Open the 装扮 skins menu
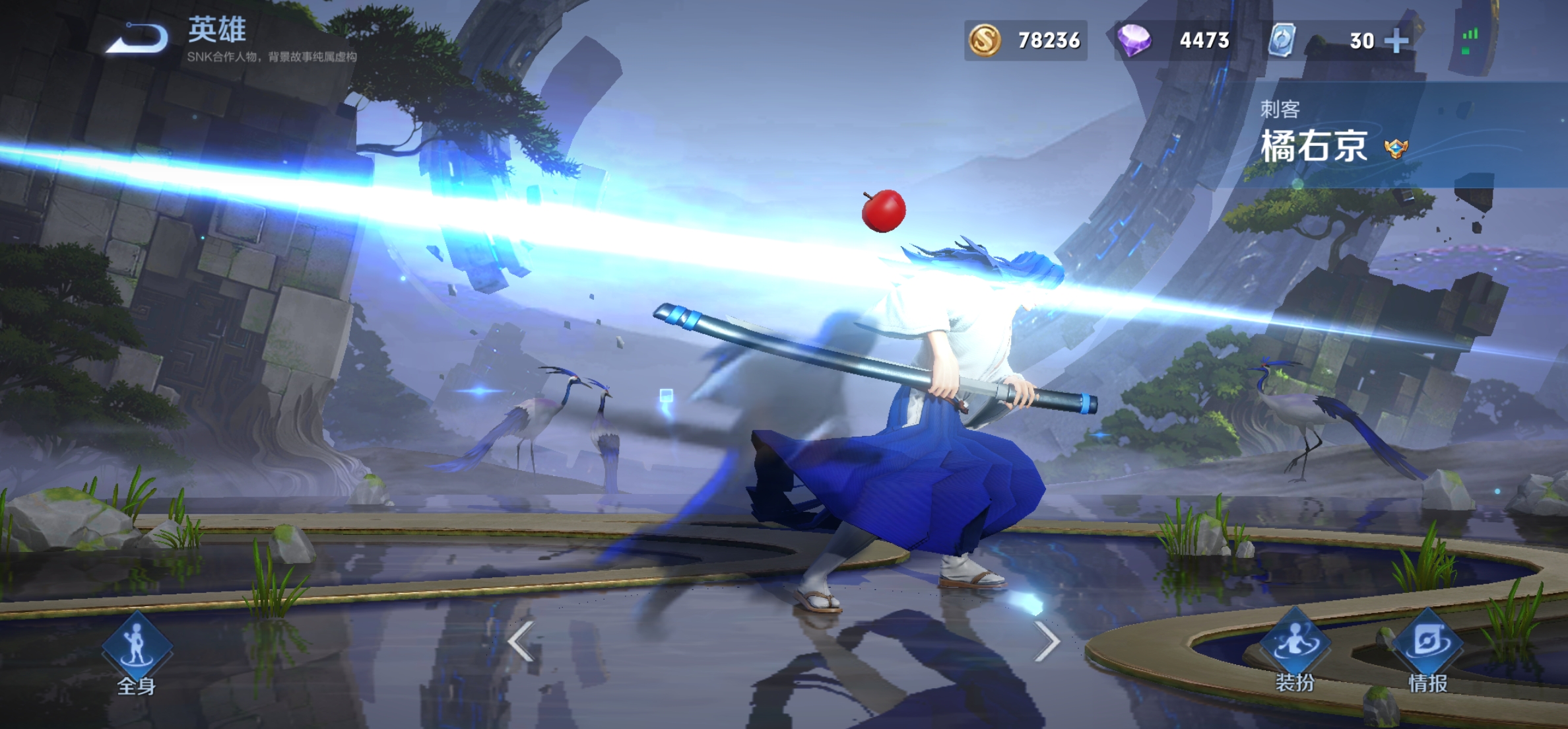Viewport: 1568px width, 729px height. (x=1294, y=652)
